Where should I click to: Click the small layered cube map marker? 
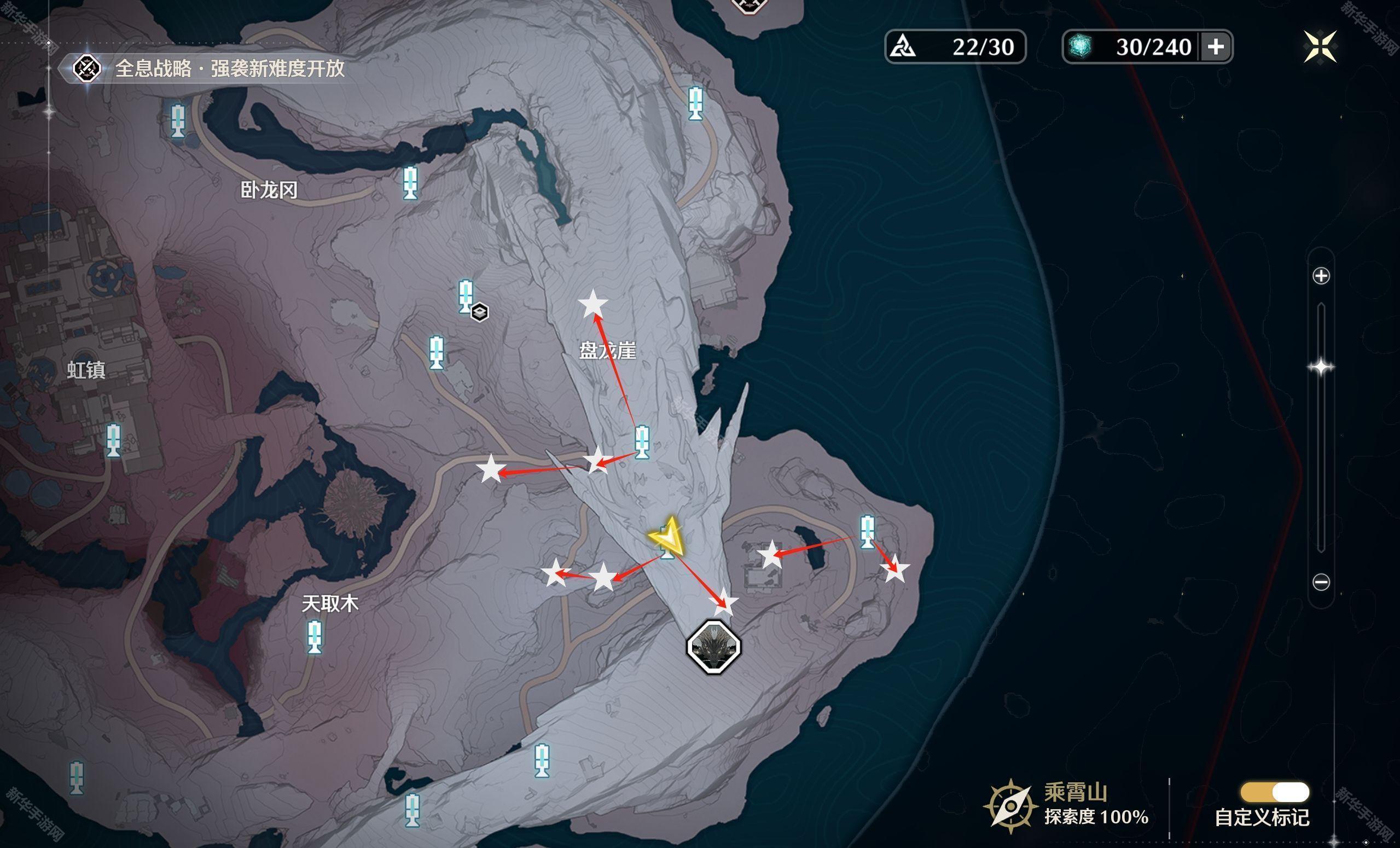pyautogui.click(x=480, y=312)
